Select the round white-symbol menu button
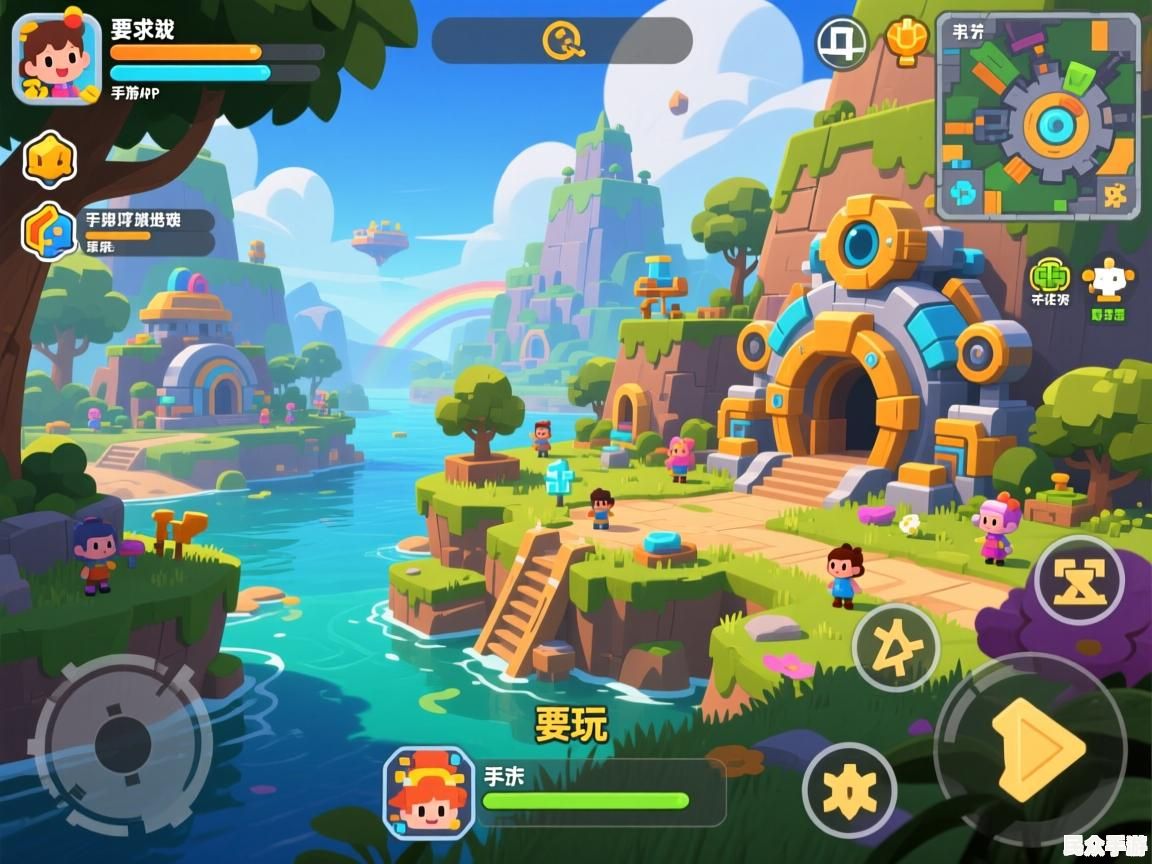The image size is (1152, 864). (842, 43)
